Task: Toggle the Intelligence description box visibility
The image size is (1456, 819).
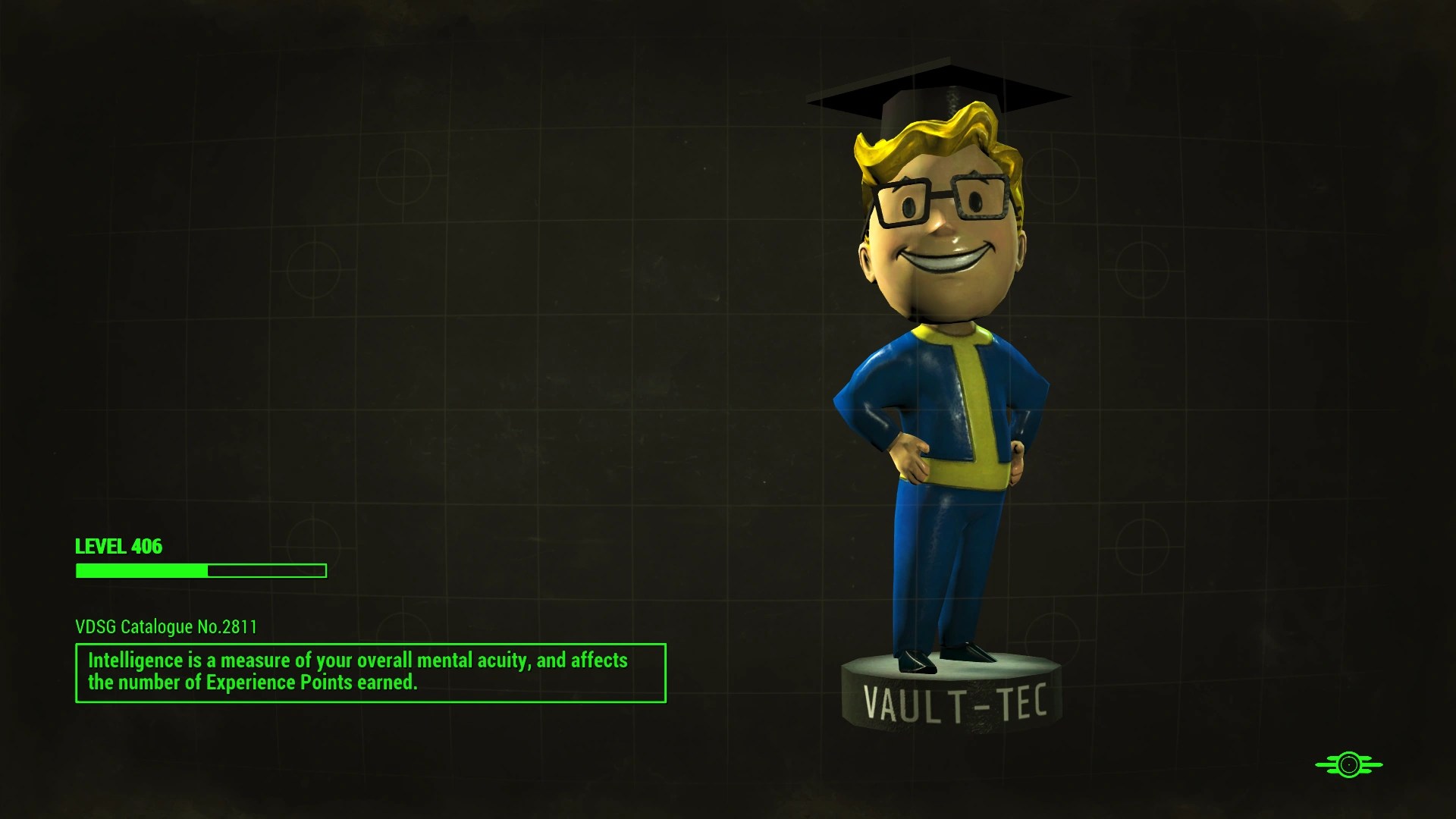Action: (370, 671)
